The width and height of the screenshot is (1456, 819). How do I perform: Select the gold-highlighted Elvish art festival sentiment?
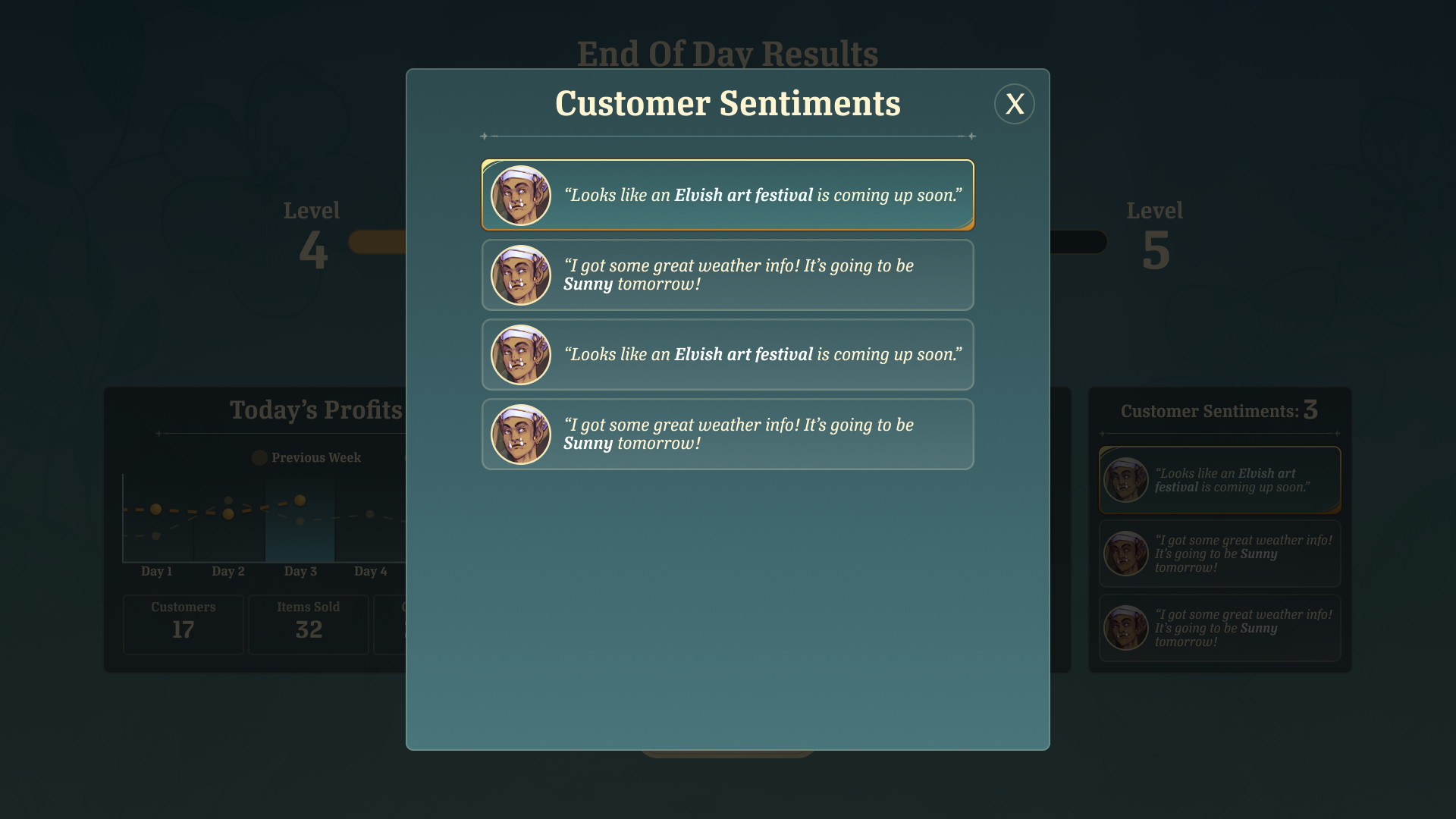click(727, 195)
